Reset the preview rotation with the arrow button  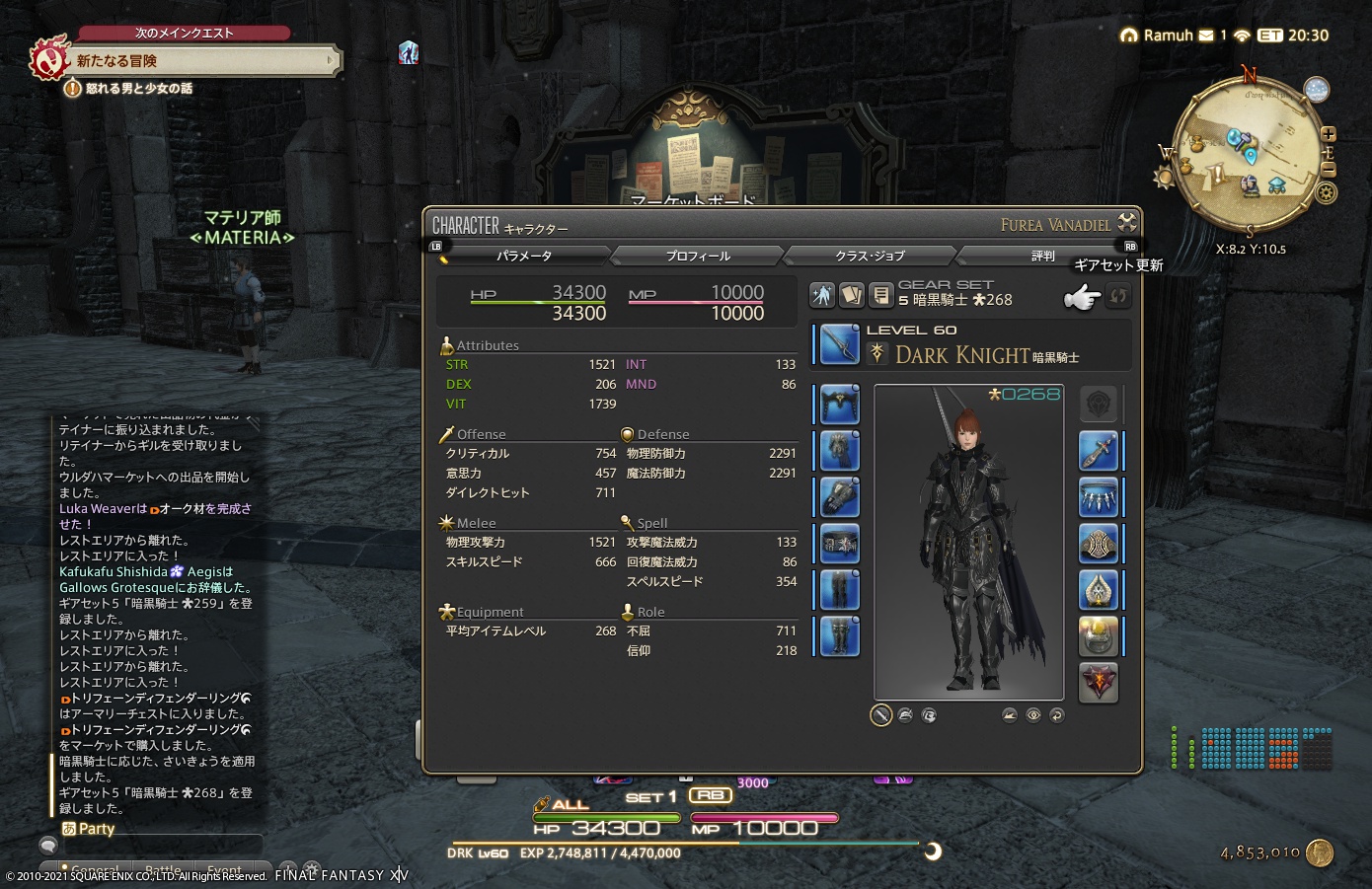click(1057, 714)
